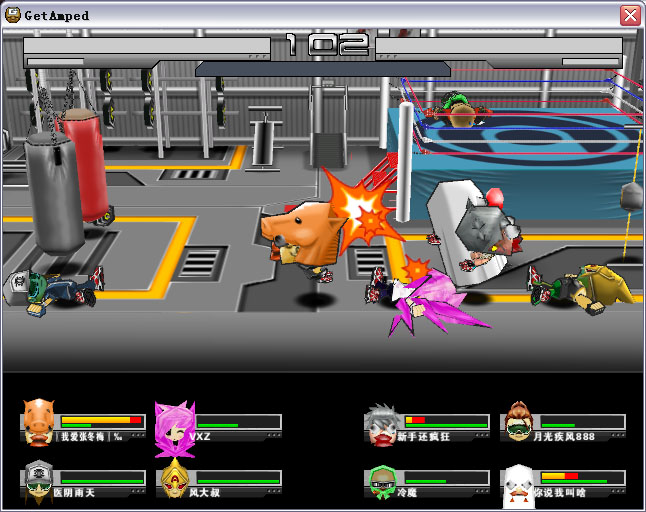The image size is (646, 512).
Task: Select the horse-head player portrait
Action: coord(38,418)
